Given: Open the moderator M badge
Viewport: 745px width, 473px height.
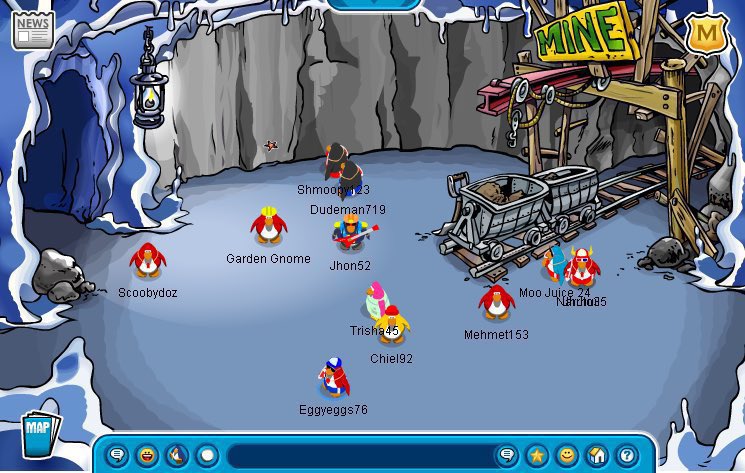Looking at the screenshot, I should pyautogui.click(x=705, y=35).
